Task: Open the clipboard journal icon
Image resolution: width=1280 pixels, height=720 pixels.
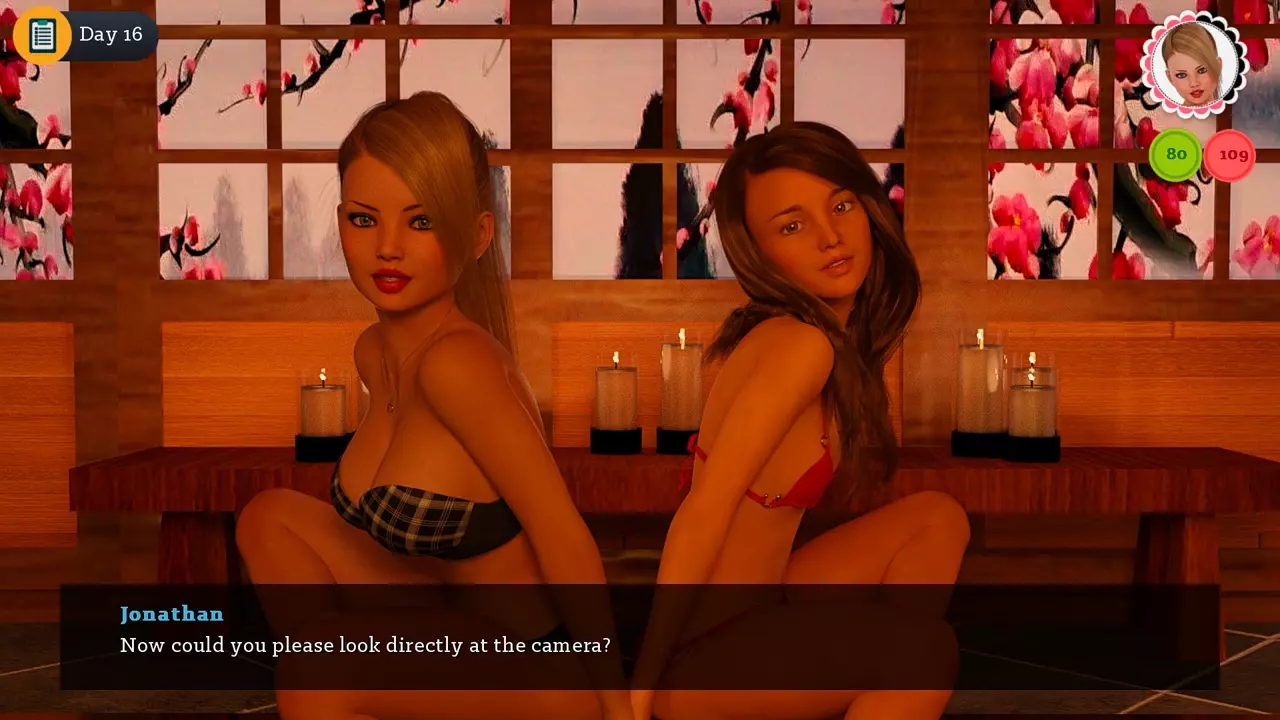Action: pyautogui.click(x=42, y=35)
